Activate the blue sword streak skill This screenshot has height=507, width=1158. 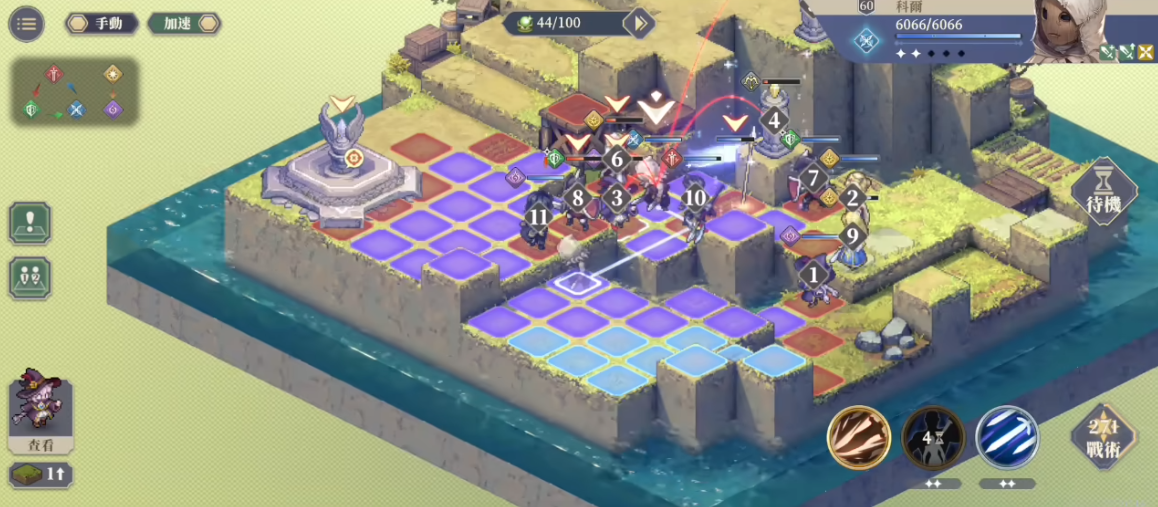click(1007, 437)
